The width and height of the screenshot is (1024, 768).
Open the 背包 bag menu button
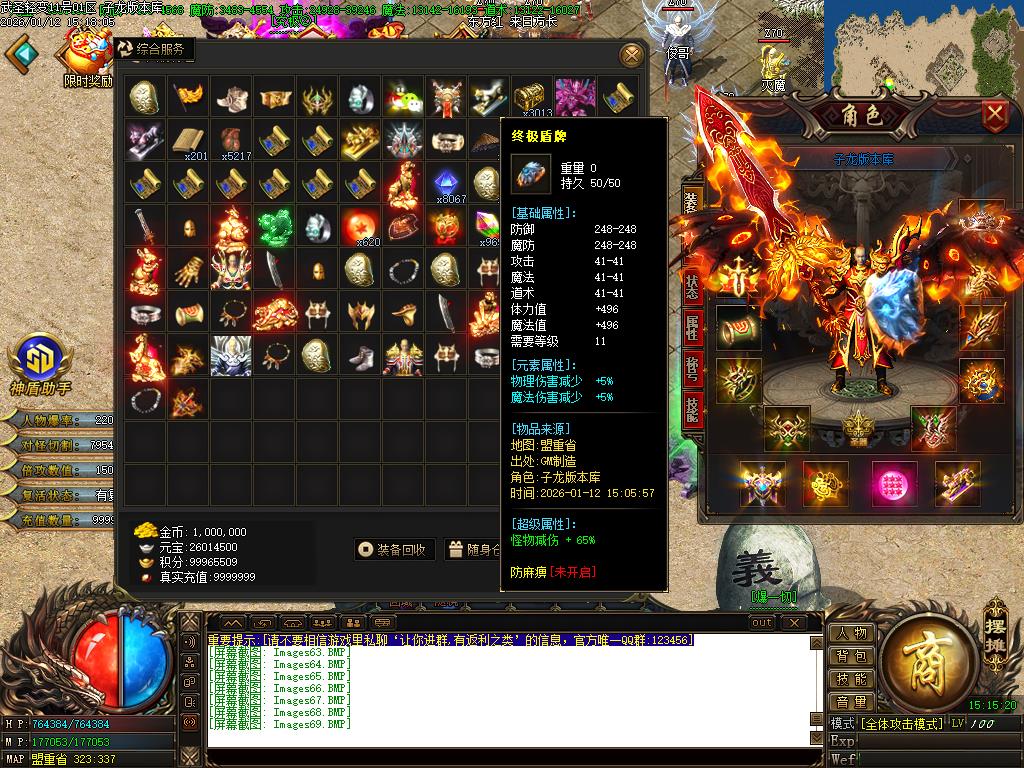[851, 656]
